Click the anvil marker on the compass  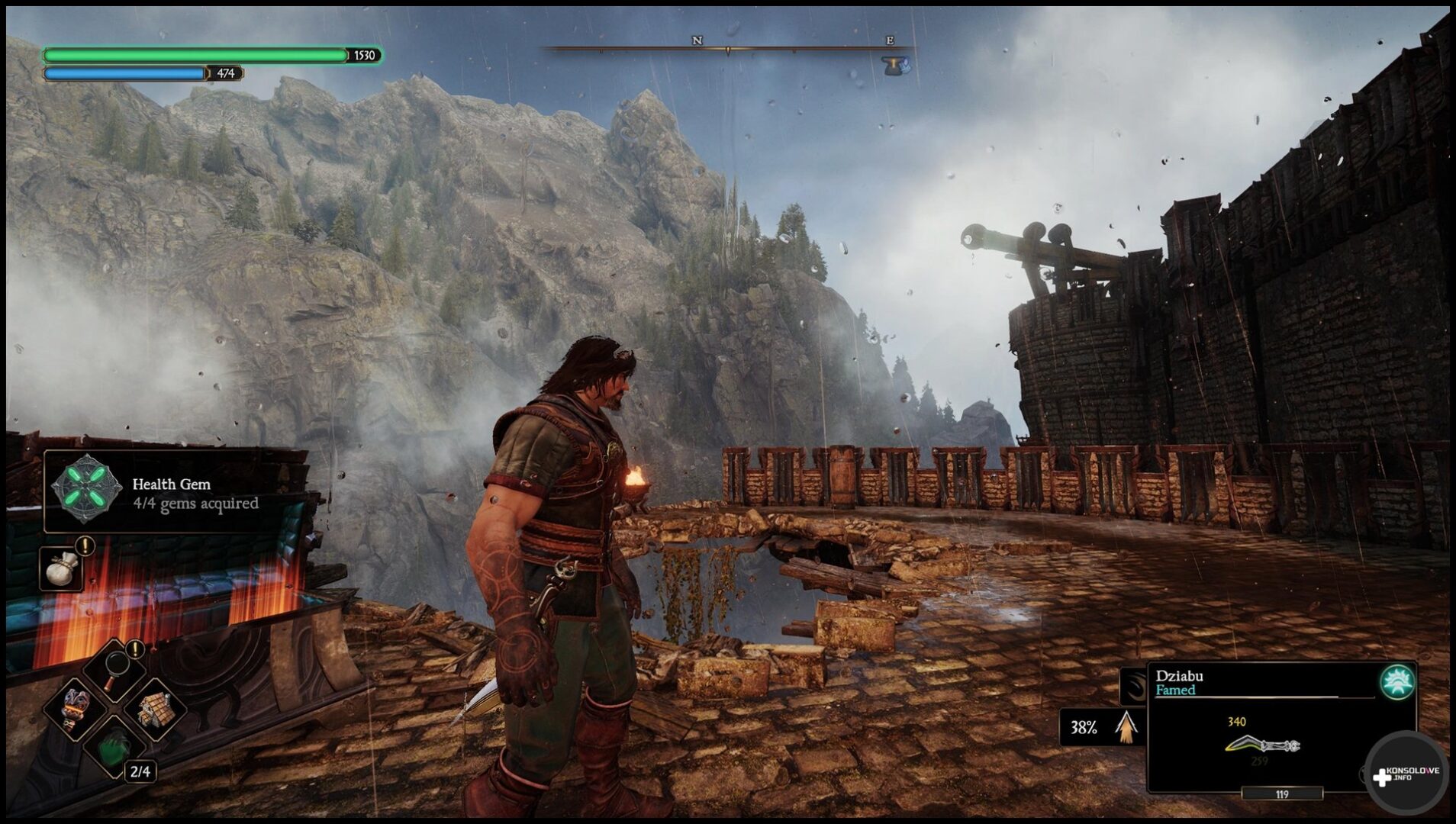tap(896, 66)
